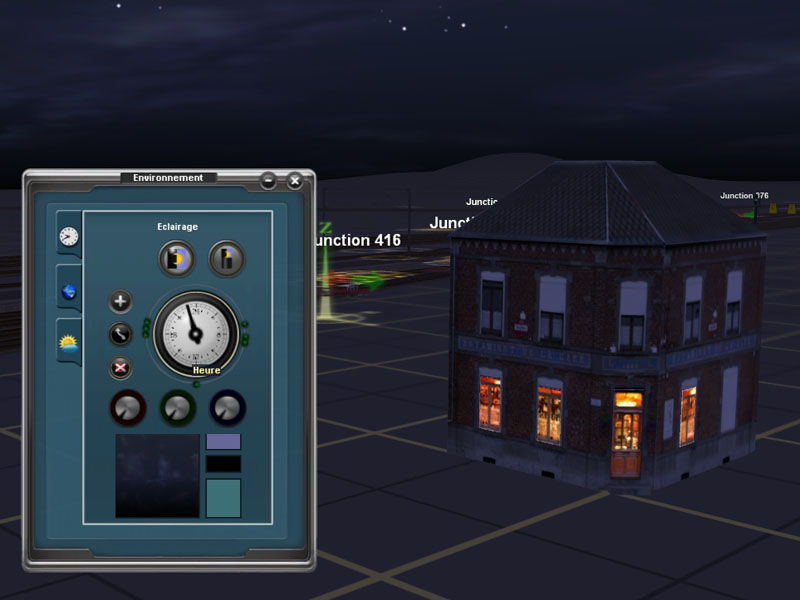This screenshot has width=800, height=600.
Task: Switch to the clock lighting tab
Action: (68, 236)
